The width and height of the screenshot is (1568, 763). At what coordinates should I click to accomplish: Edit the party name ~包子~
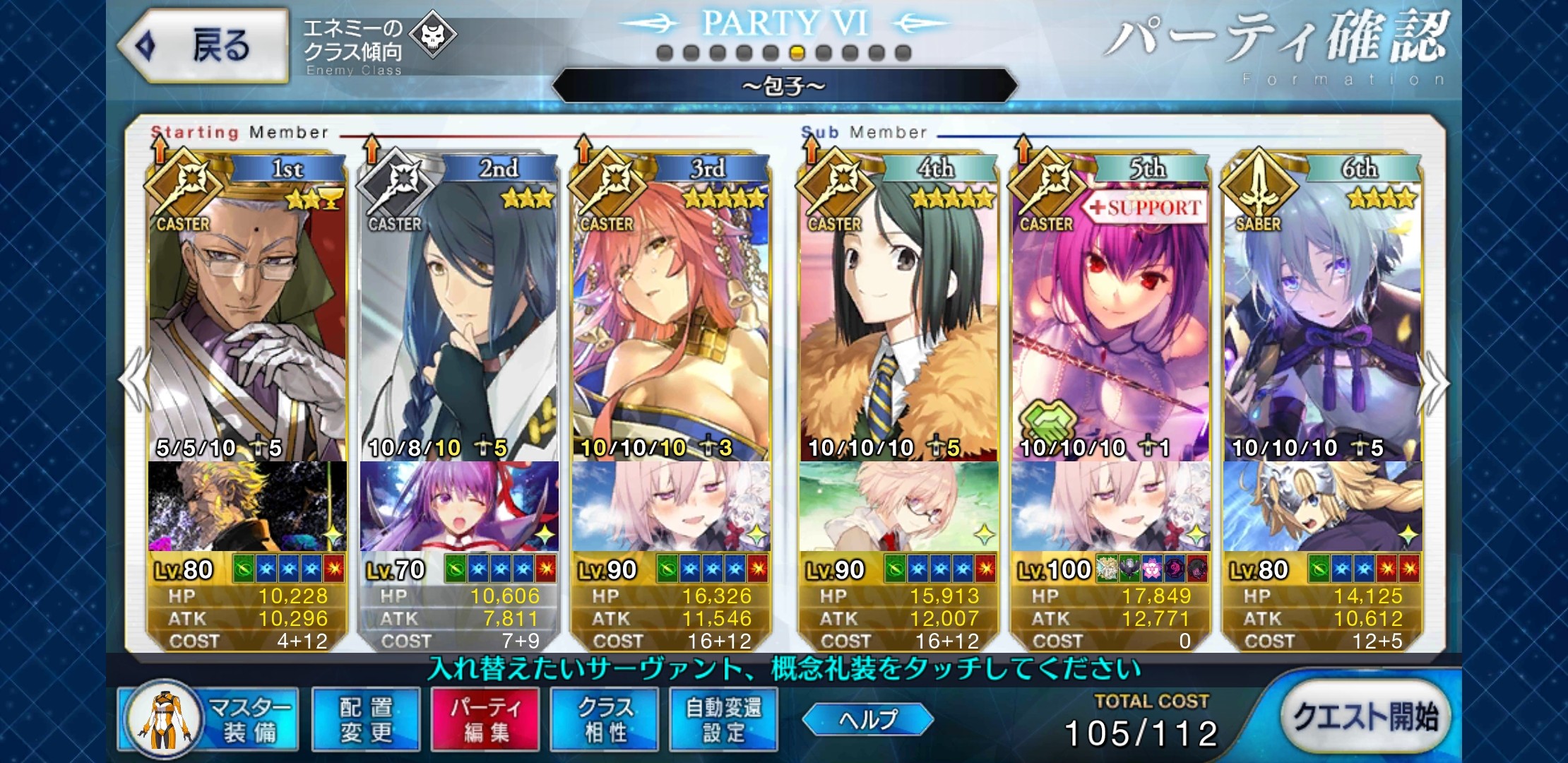point(784,86)
